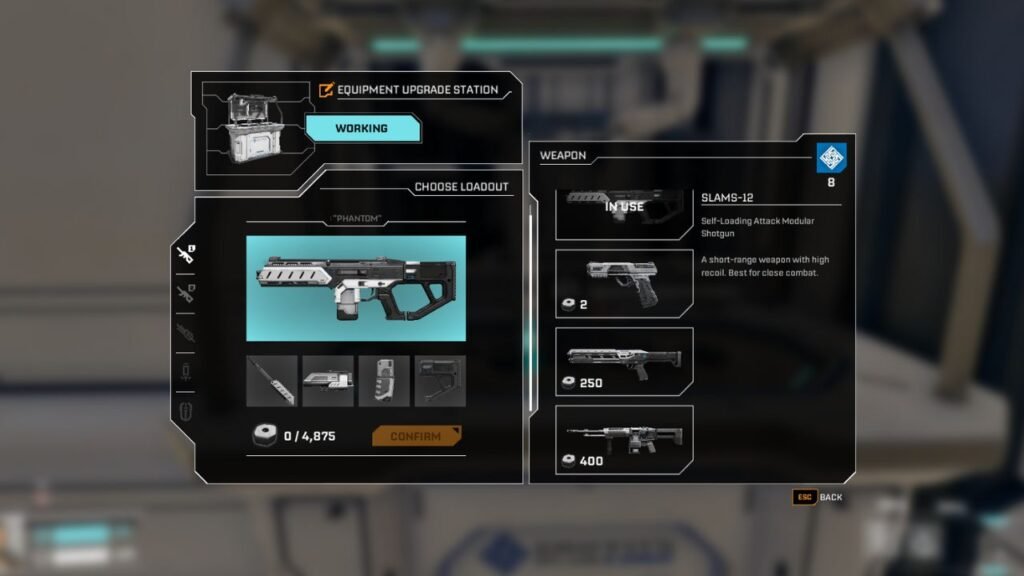
Task: Pick the machine gun costing 400
Action: (624, 440)
